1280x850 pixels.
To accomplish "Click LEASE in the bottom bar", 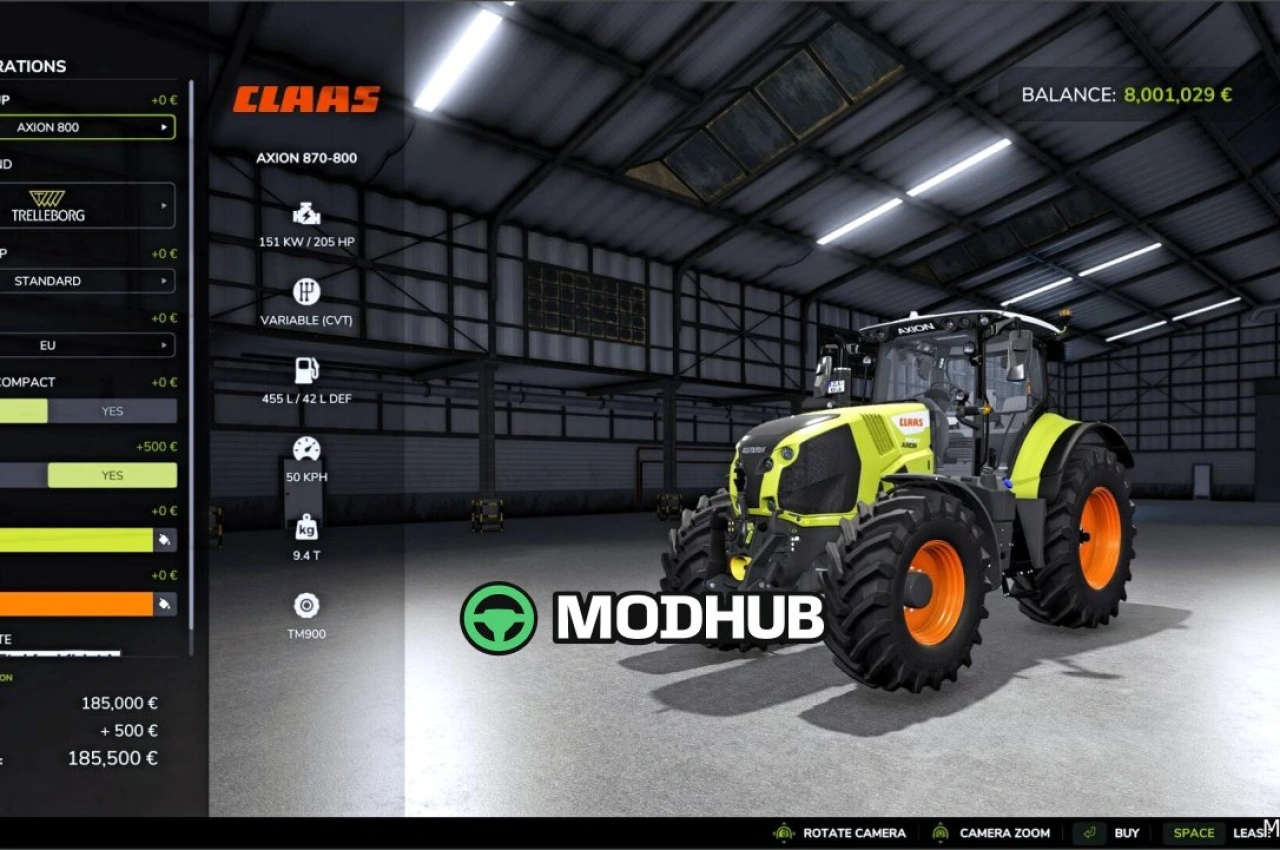I will [1251, 832].
